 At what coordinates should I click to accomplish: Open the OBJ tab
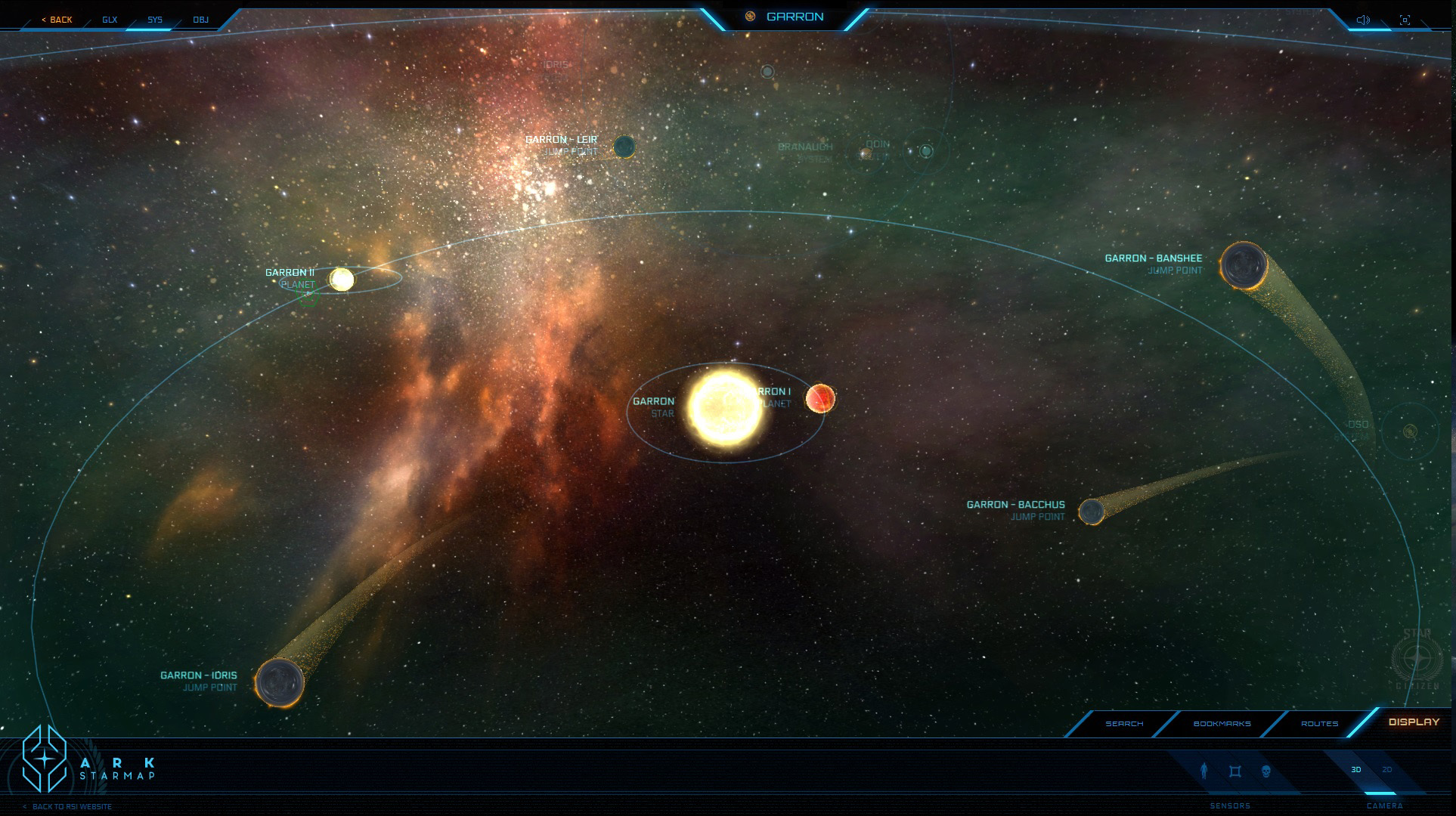[199, 20]
